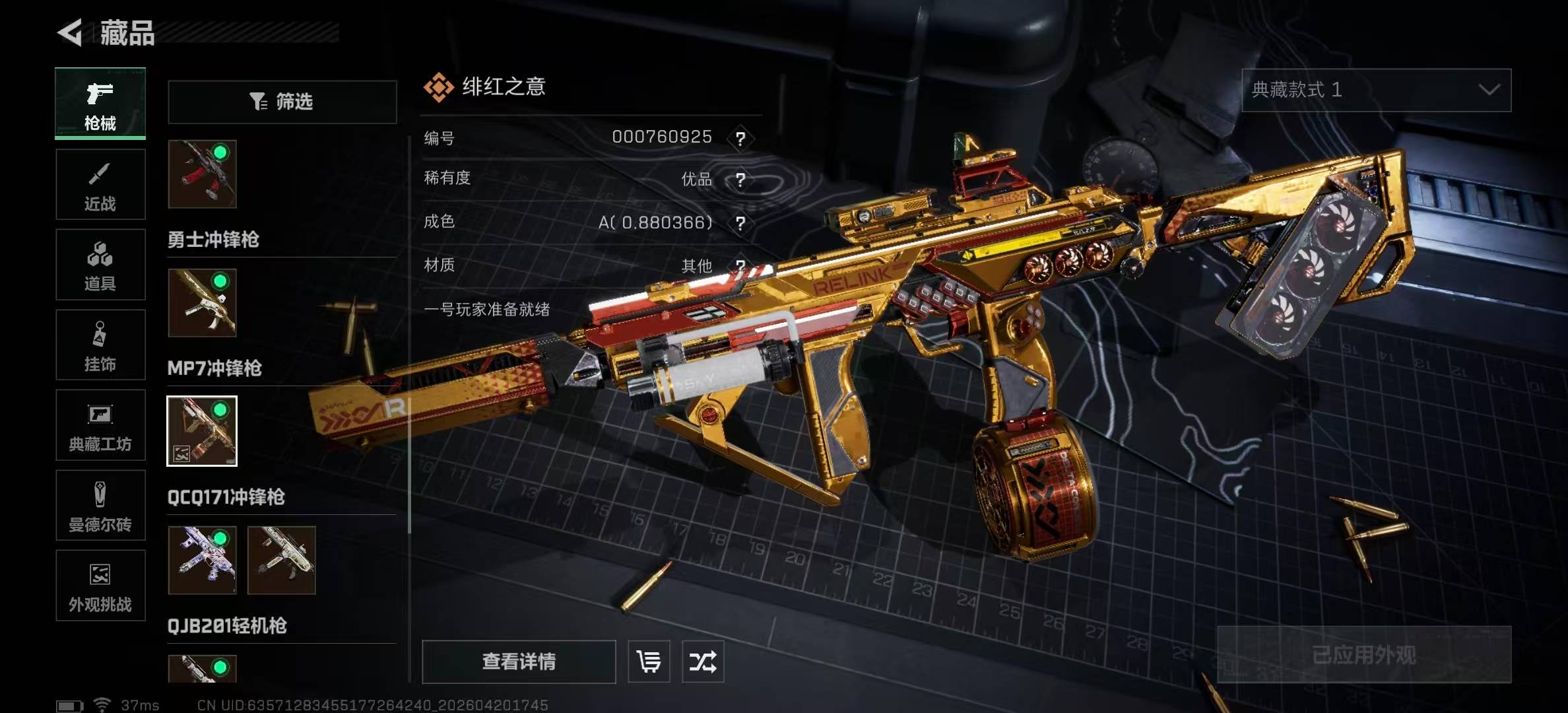Show the 挂饰 charms category
The image size is (1568, 713).
(x=100, y=345)
